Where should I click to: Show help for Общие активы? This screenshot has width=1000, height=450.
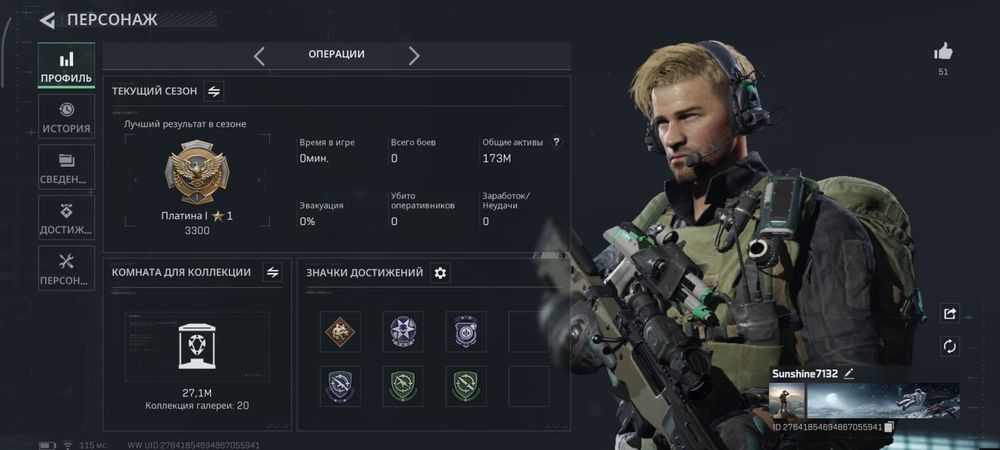557,143
